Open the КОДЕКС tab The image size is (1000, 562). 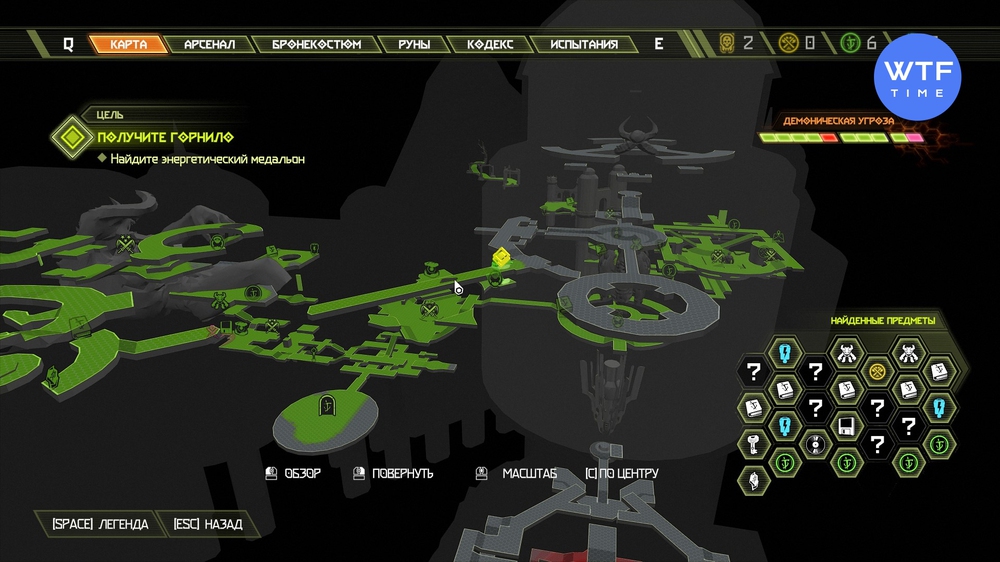[490, 44]
